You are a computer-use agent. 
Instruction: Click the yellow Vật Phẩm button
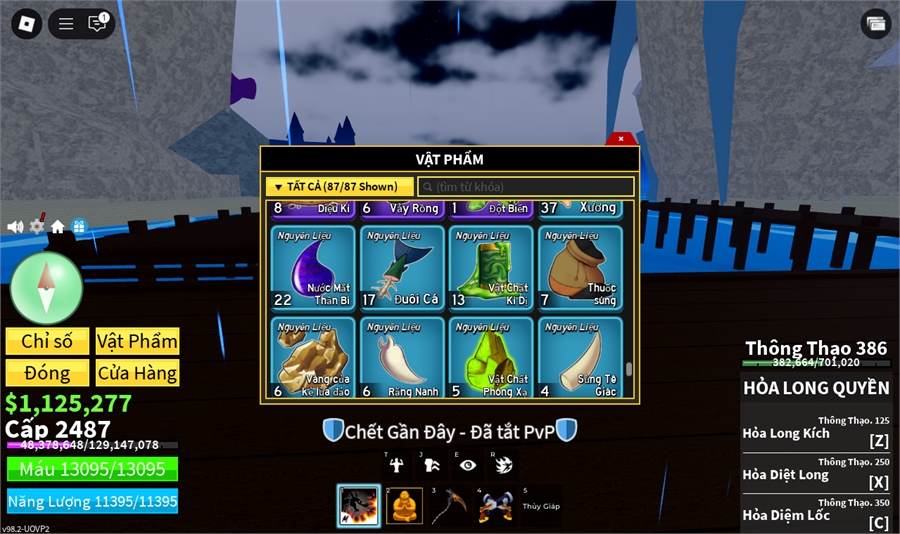click(x=137, y=341)
